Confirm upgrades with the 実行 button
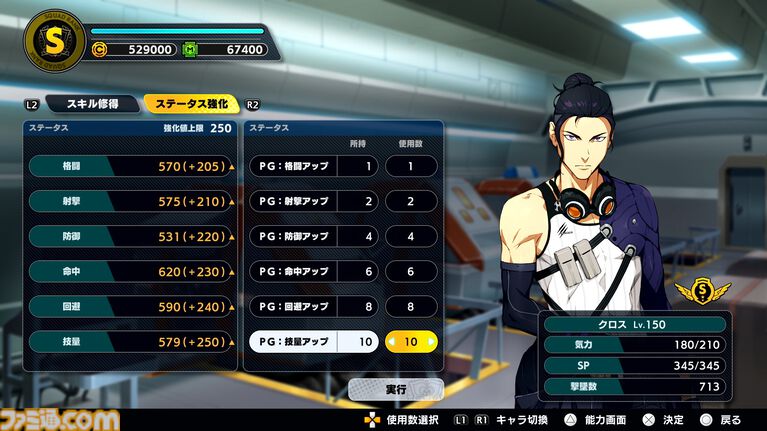 [x=396, y=388]
